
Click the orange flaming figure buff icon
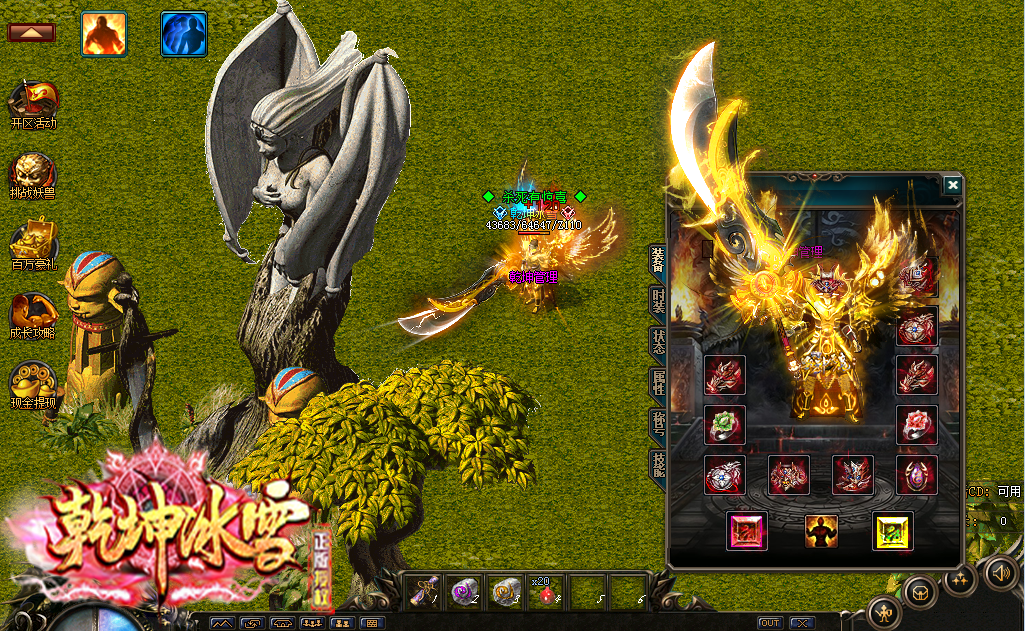pos(103,33)
